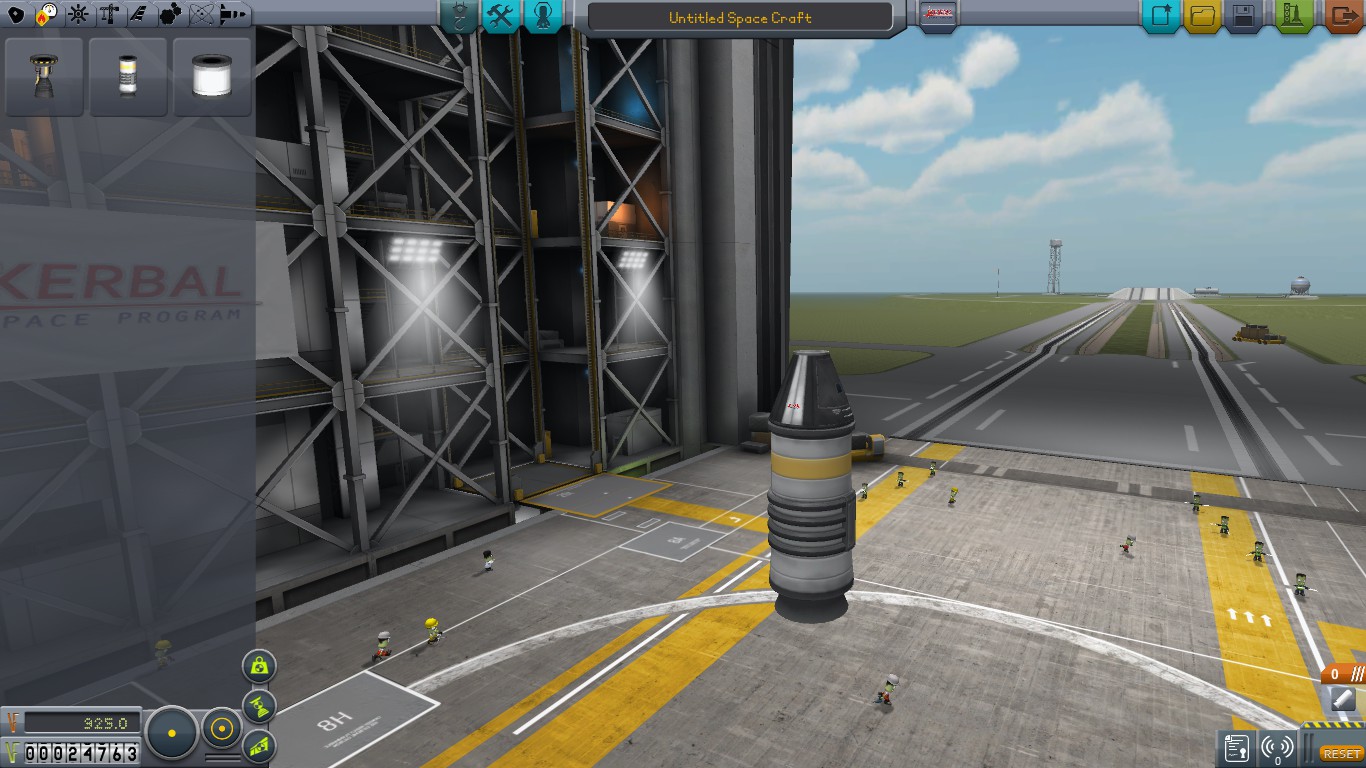
Task: Save the craft with the floppy disk button
Action: click(x=1244, y=16)
